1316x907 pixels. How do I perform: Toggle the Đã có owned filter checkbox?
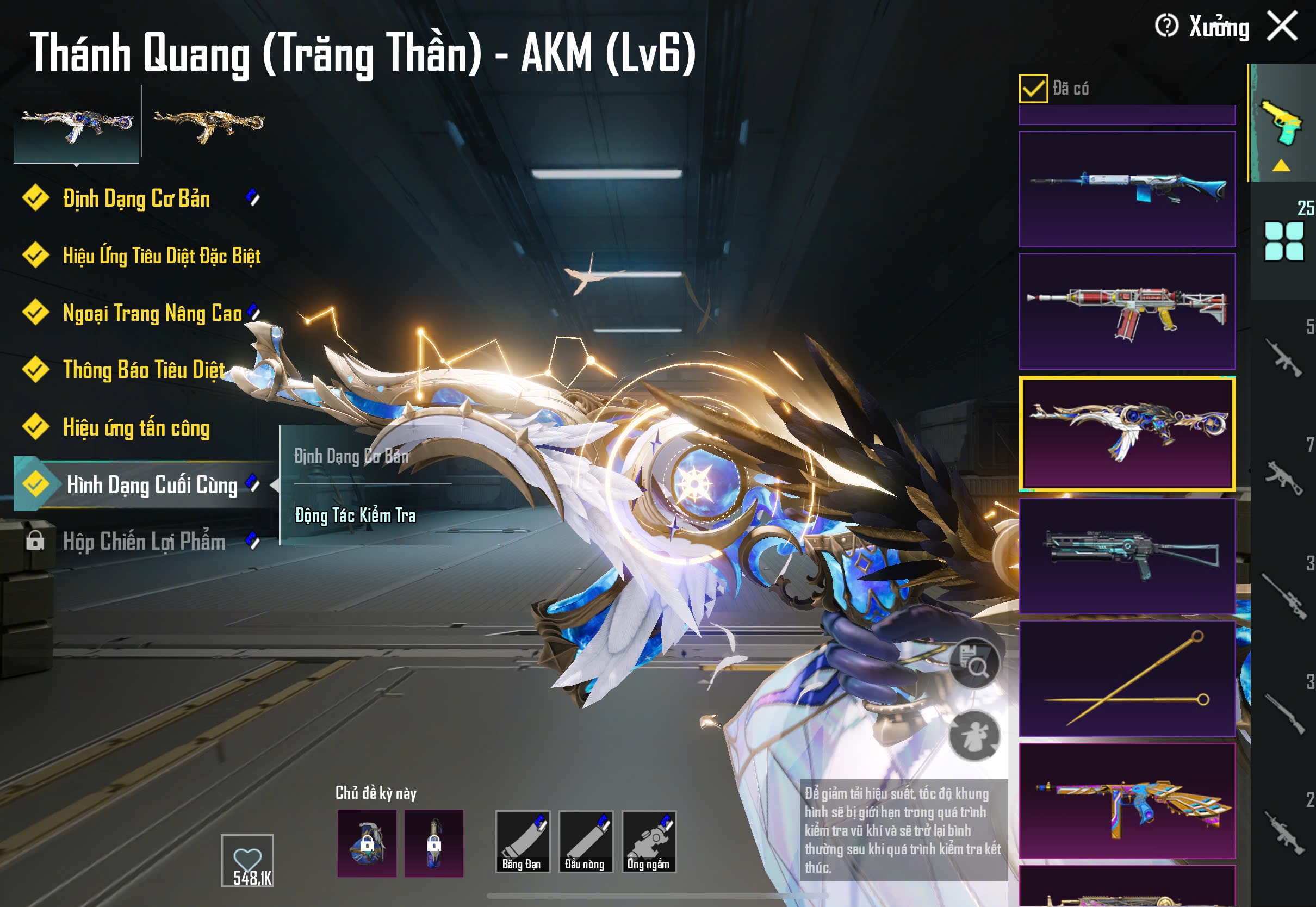click(x=1033, y=89)
